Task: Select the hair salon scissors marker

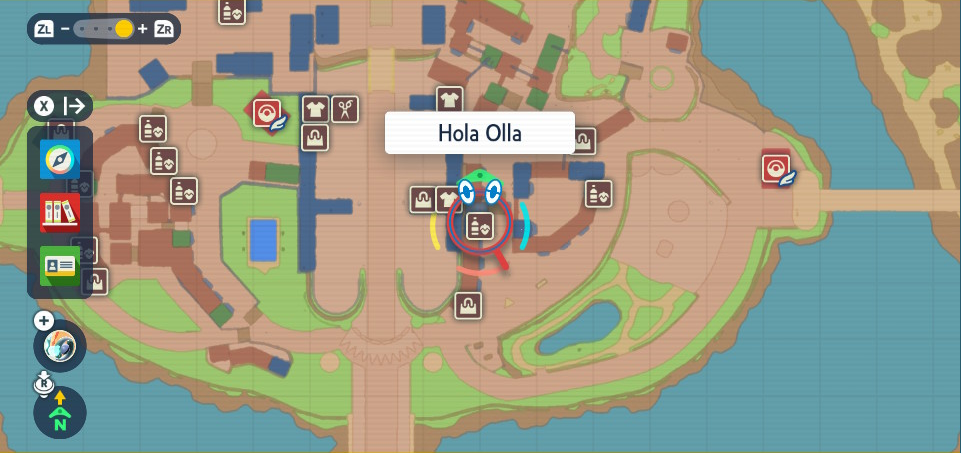Action: 345,108
